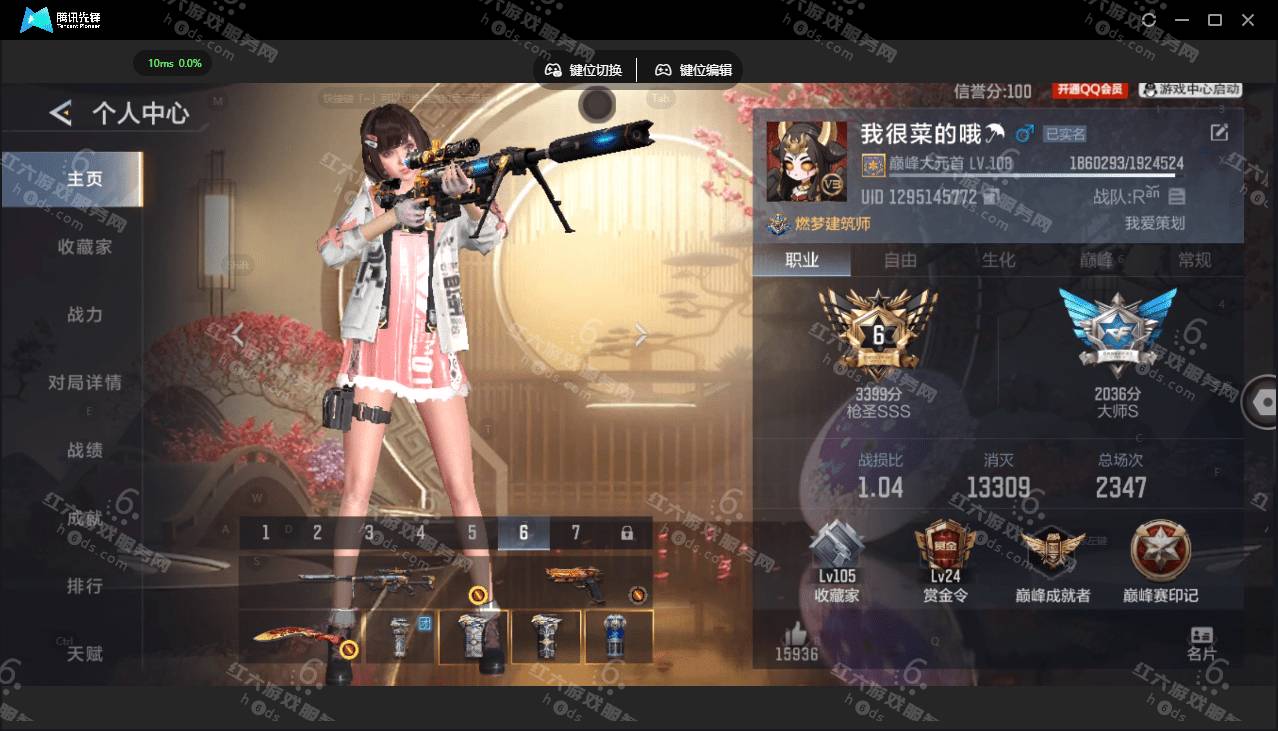Open the 名片 name card
This screenshot has width=1278, height=731.
pyautogui.click(x=1202, y=643)
